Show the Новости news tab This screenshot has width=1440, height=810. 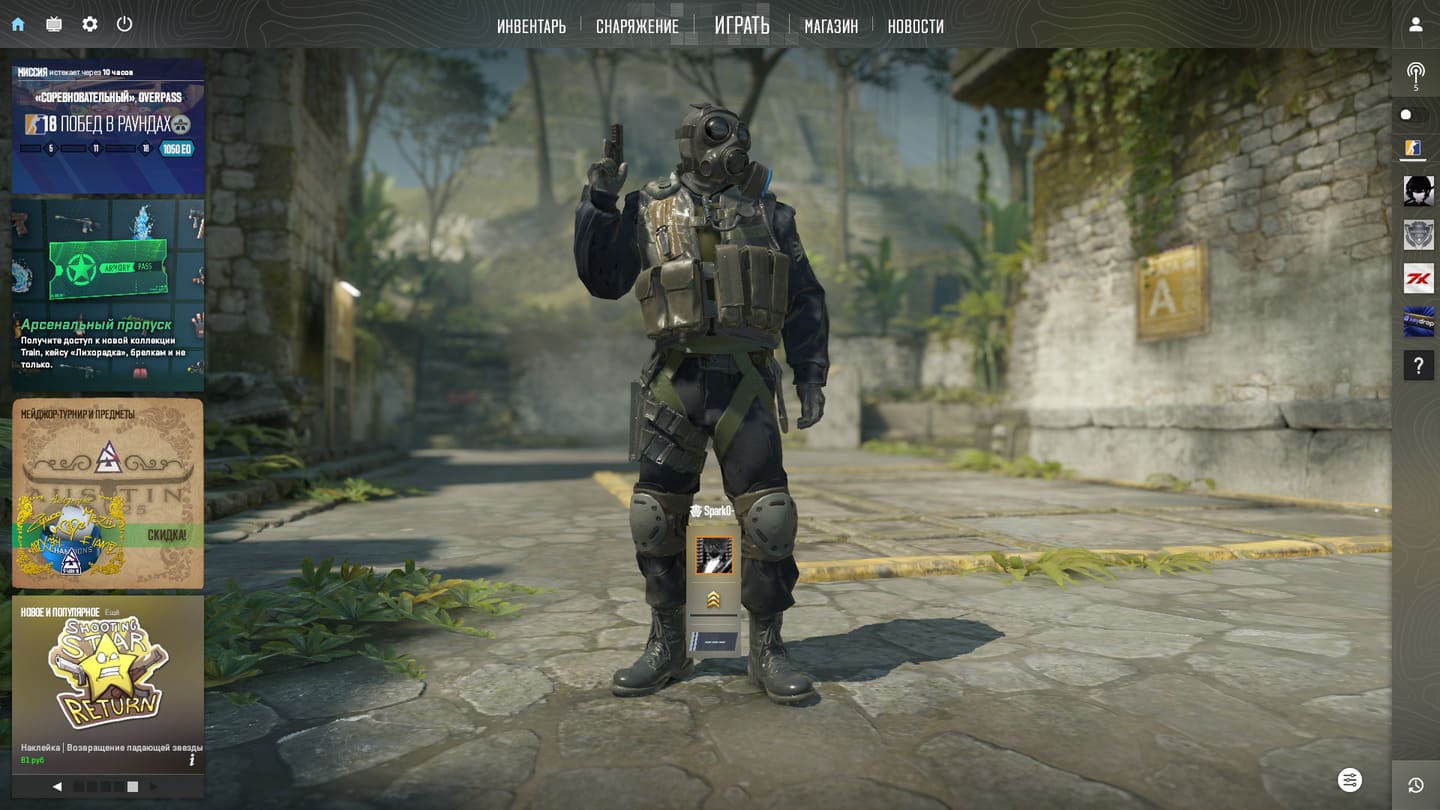click(x=915, y=26)
